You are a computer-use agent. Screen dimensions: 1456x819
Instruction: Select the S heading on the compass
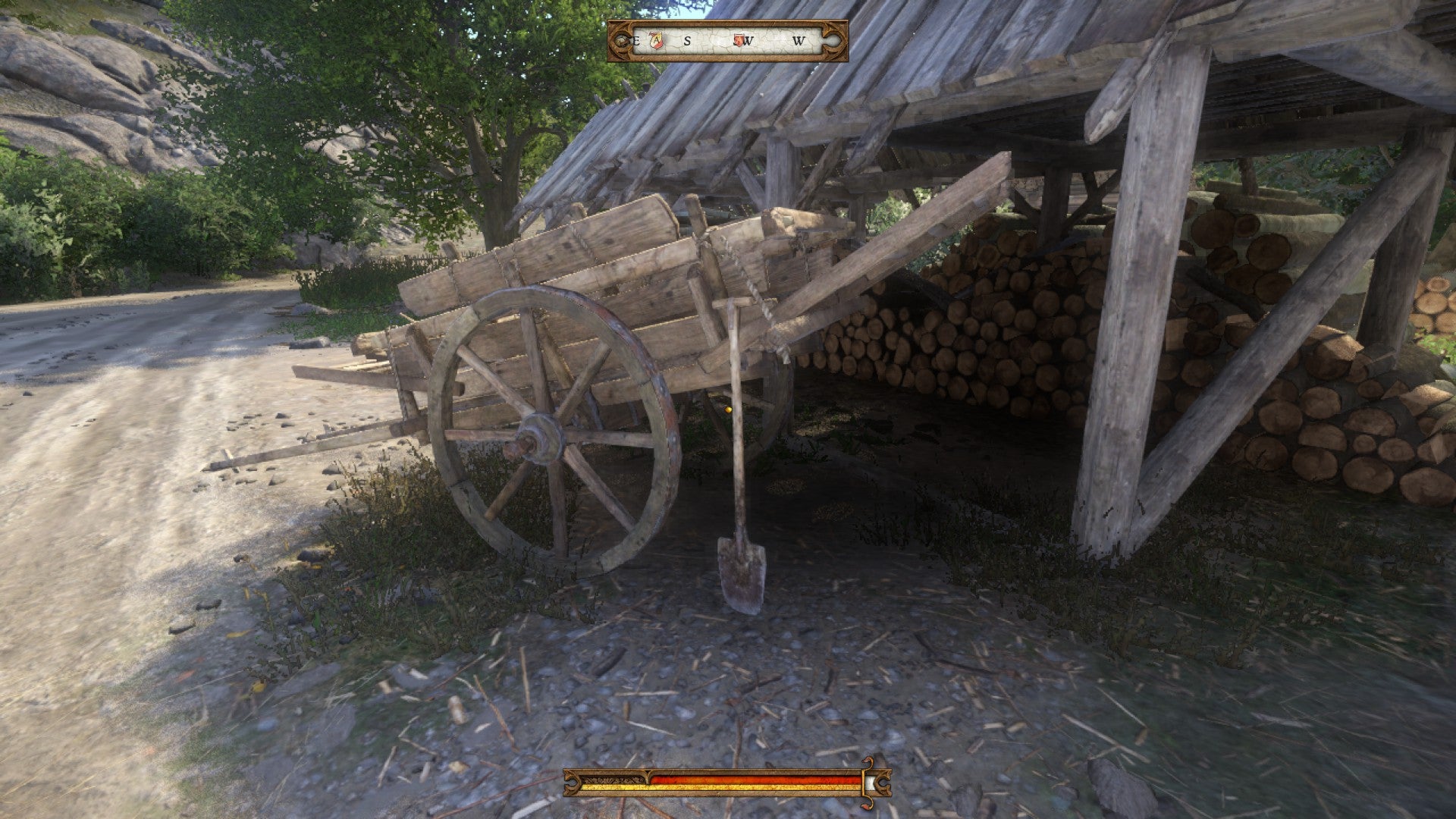[x=688, y=39]
